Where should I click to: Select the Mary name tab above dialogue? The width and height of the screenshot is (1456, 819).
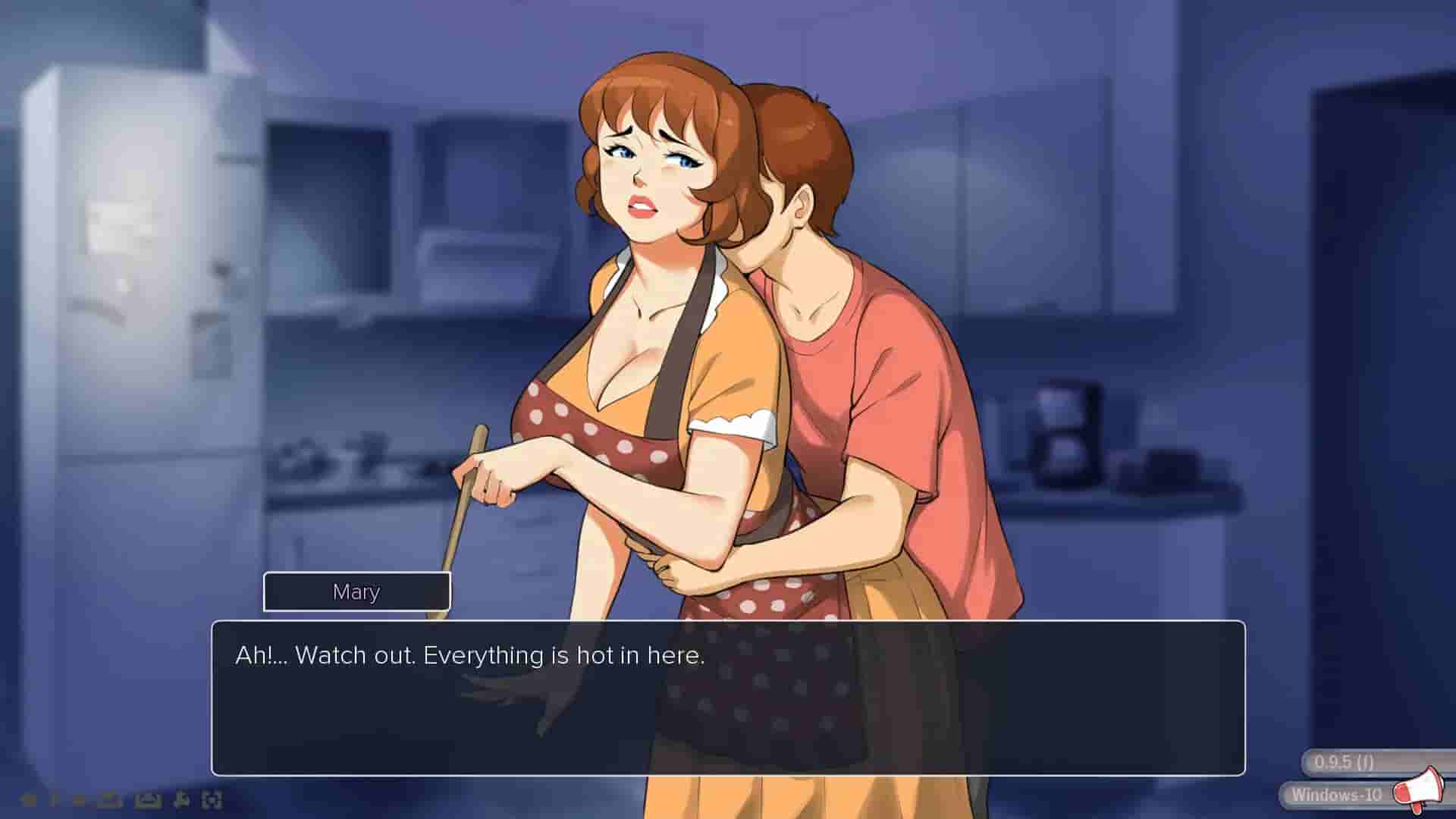click(x=356, y=592)
